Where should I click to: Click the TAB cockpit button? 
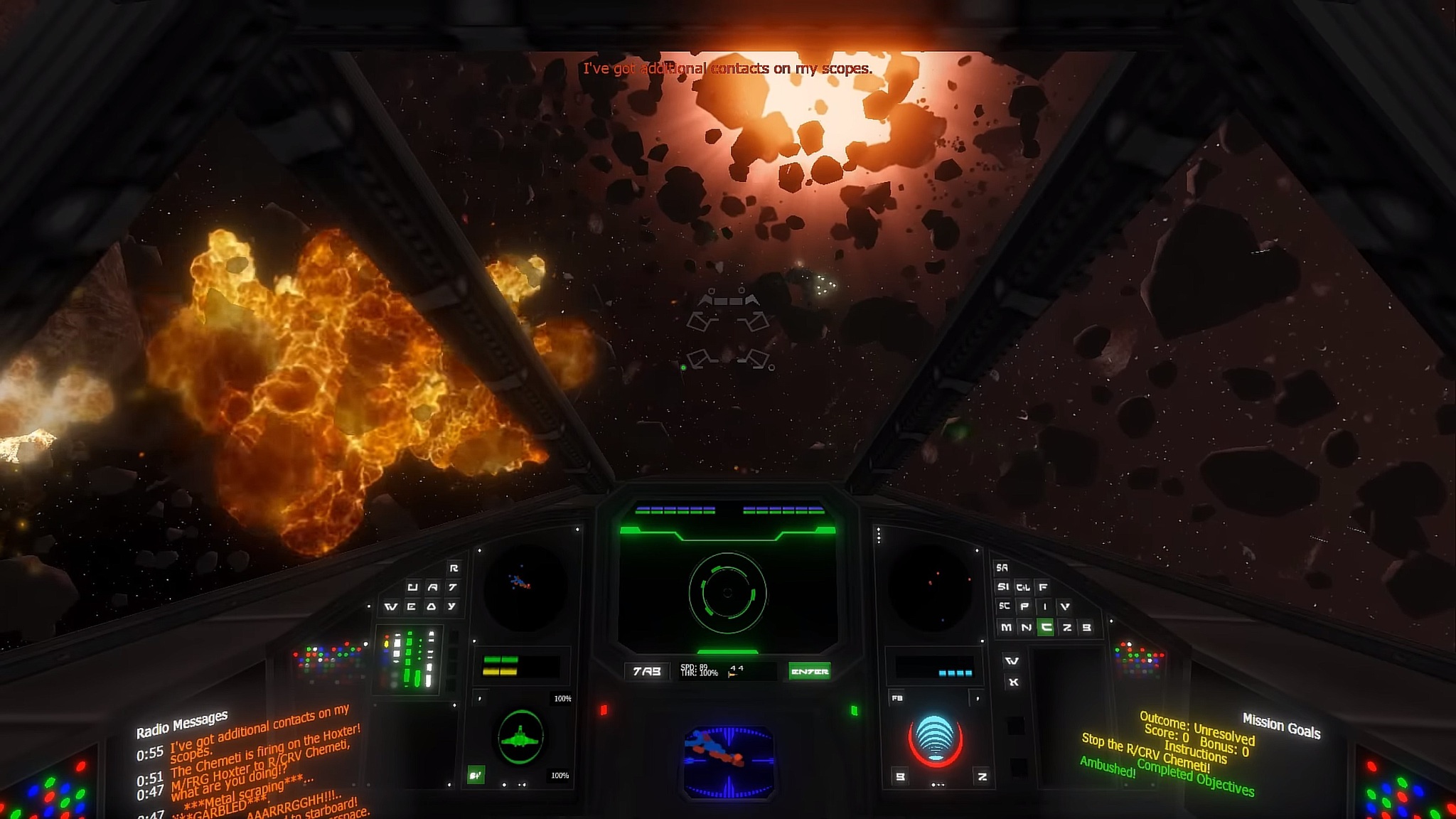[646, 671]
